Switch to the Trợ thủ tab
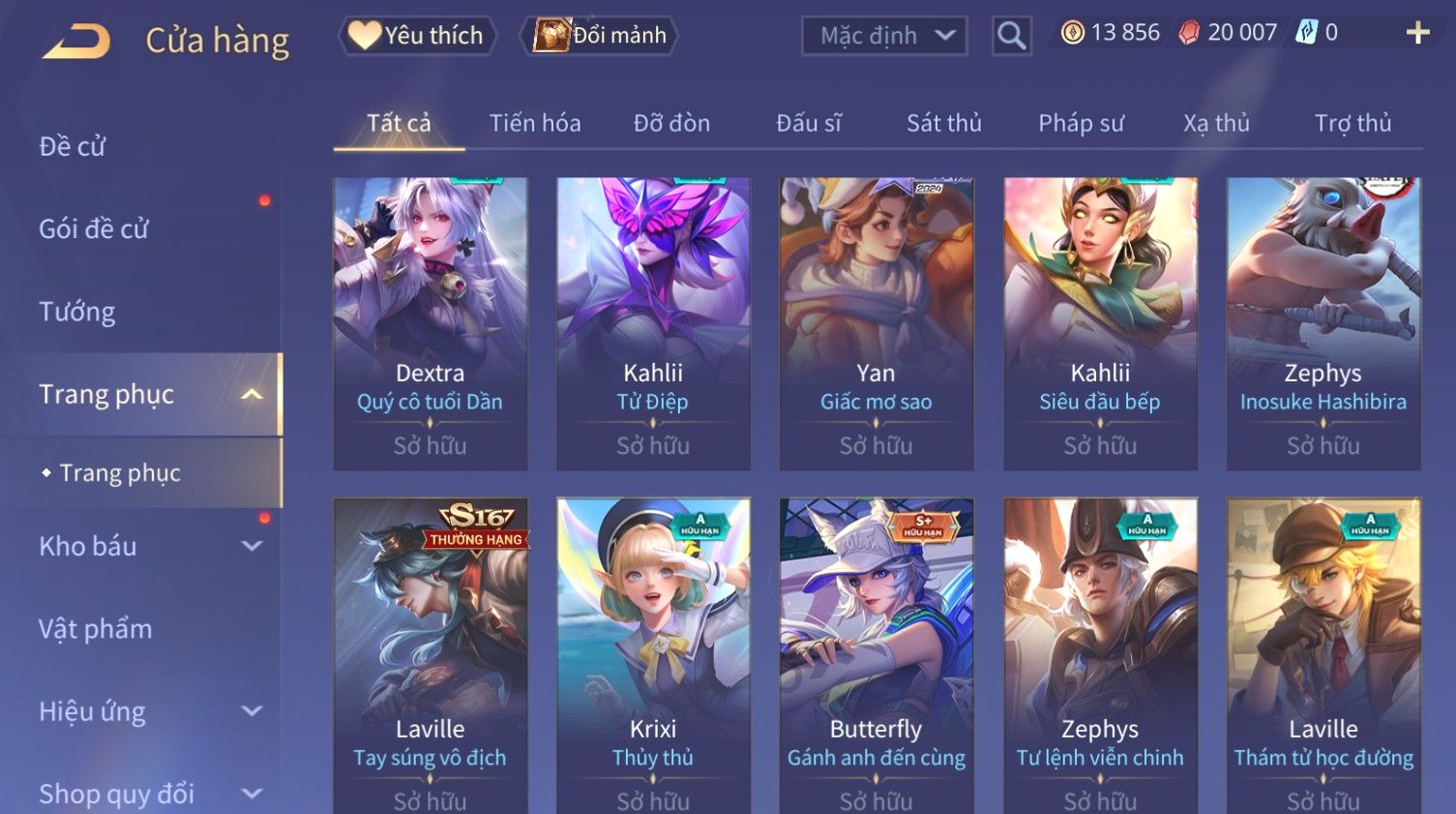The height and width of the screenshot is (814, 1456). [x=1352, y=123]
